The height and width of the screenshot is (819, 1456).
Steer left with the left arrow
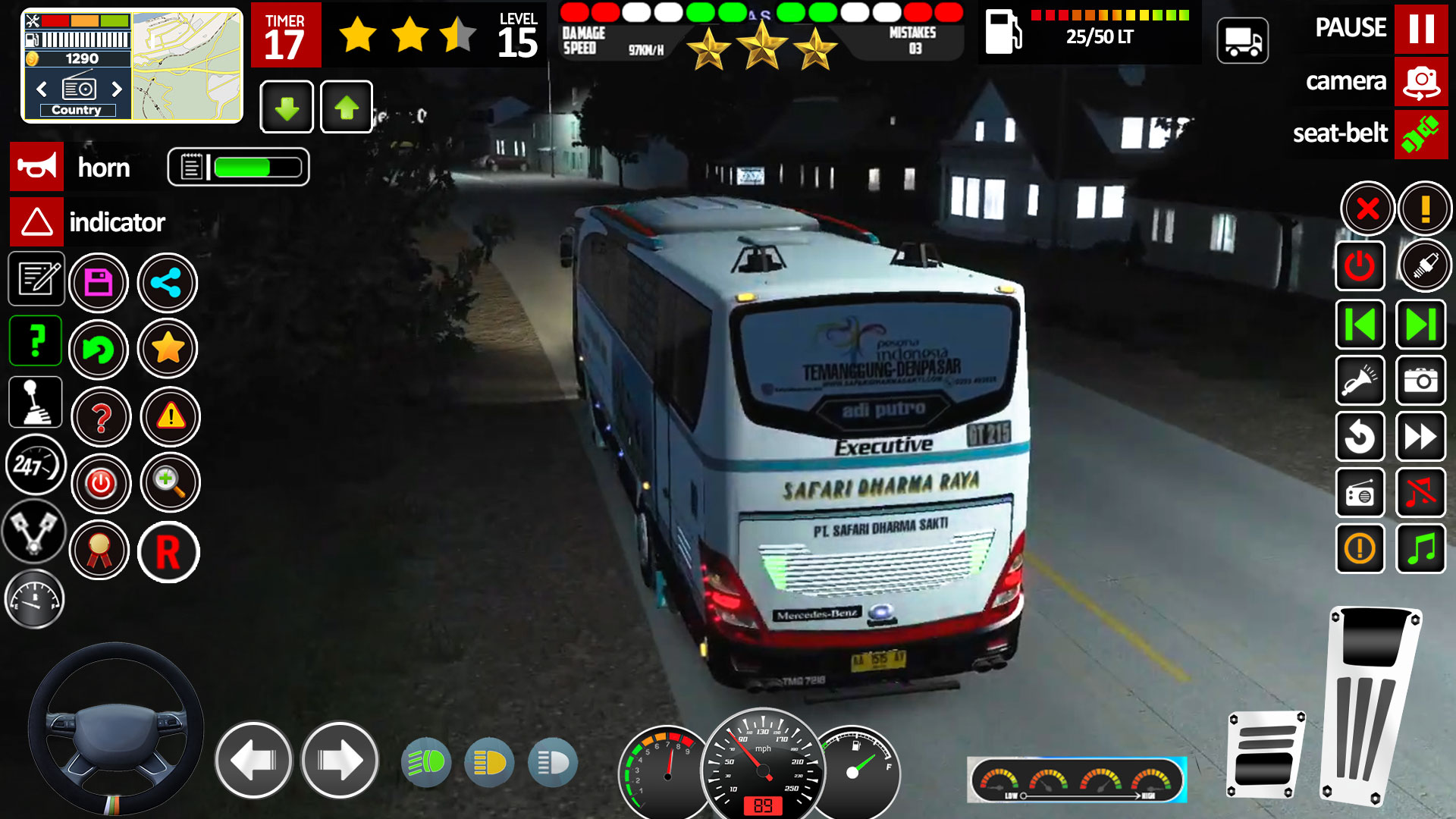pos(253,760)
